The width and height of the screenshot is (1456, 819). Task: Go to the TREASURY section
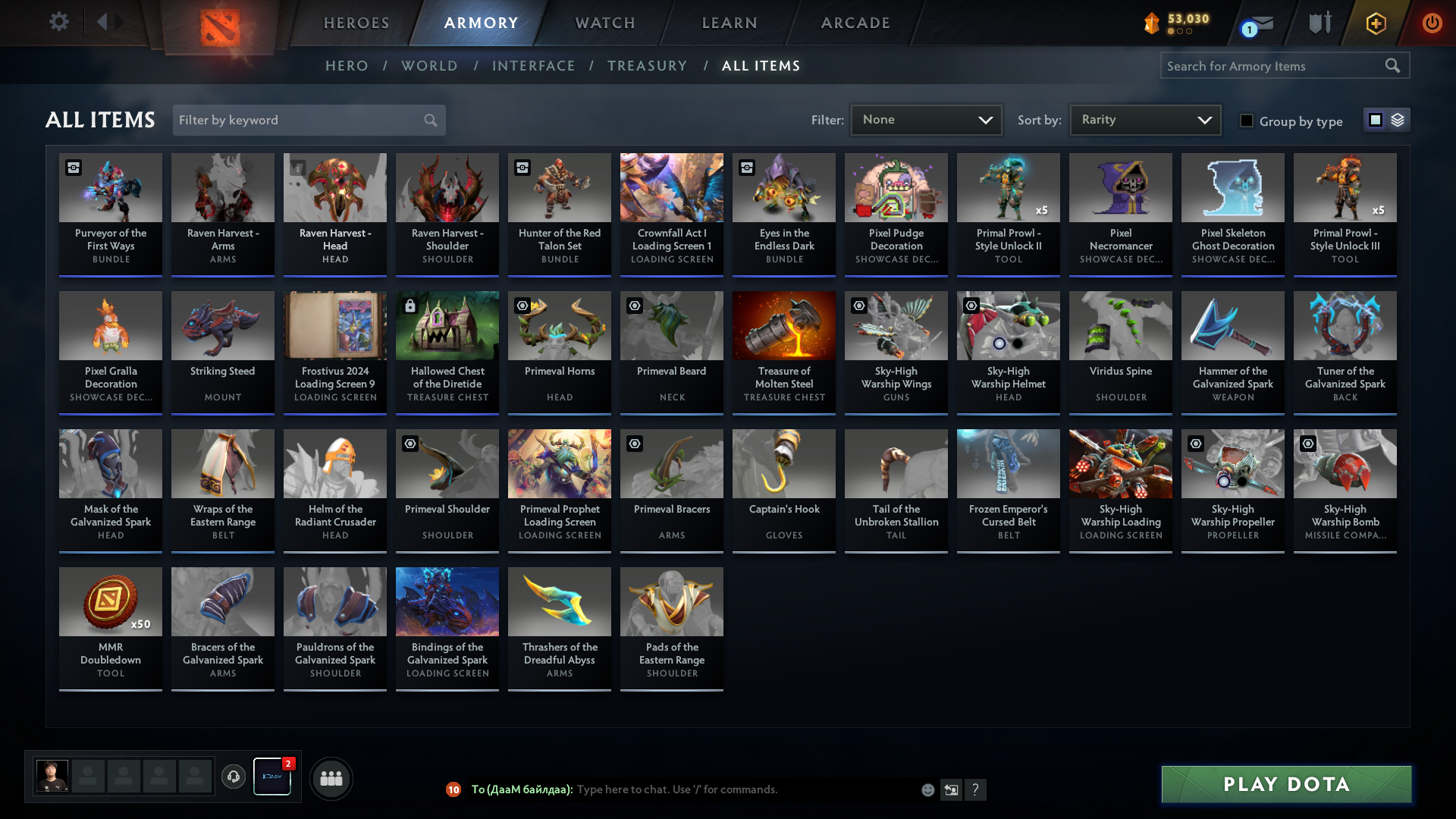(x=647, y=66)
